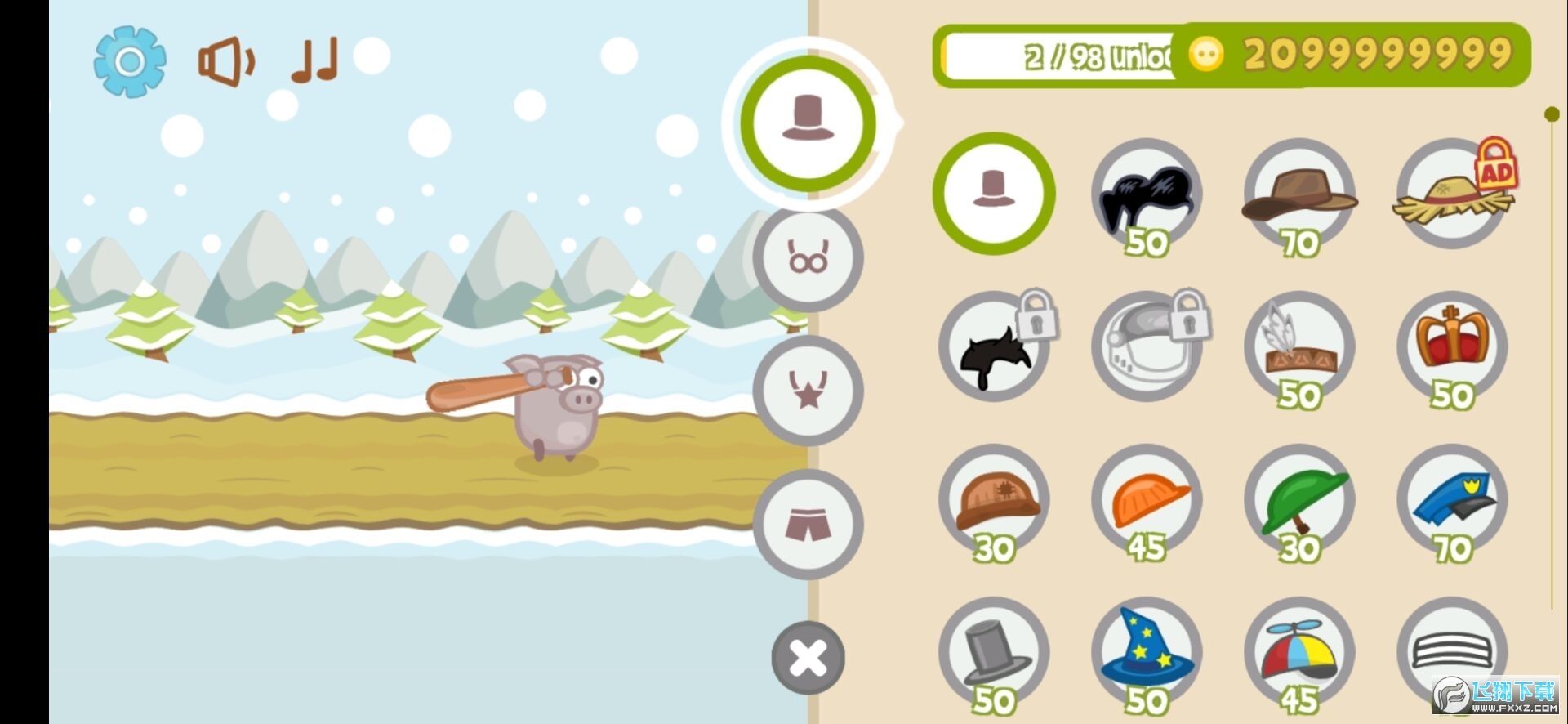This screenshot has width=1568, height=724.
Task: Open the gear settings icon
Action: tap(130, 61)
